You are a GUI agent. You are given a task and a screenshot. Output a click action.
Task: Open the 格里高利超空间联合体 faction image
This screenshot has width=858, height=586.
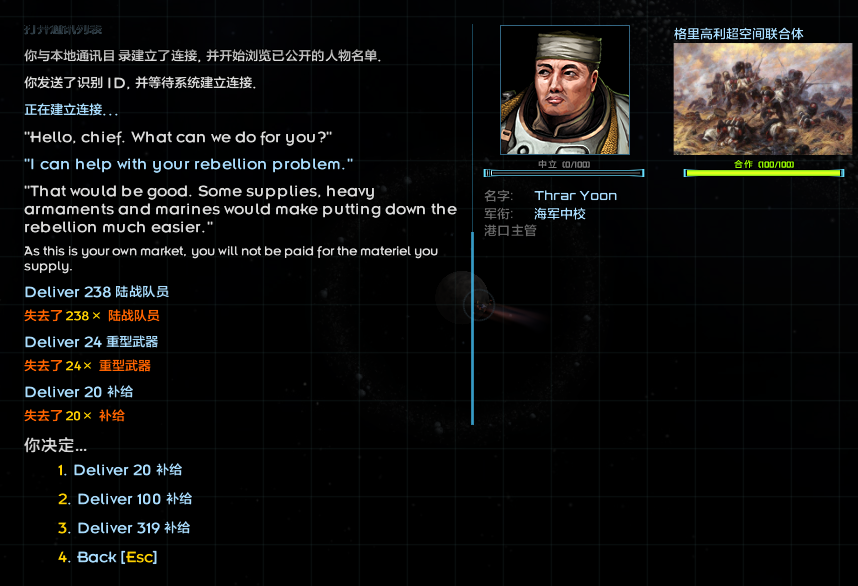point(762,99)
